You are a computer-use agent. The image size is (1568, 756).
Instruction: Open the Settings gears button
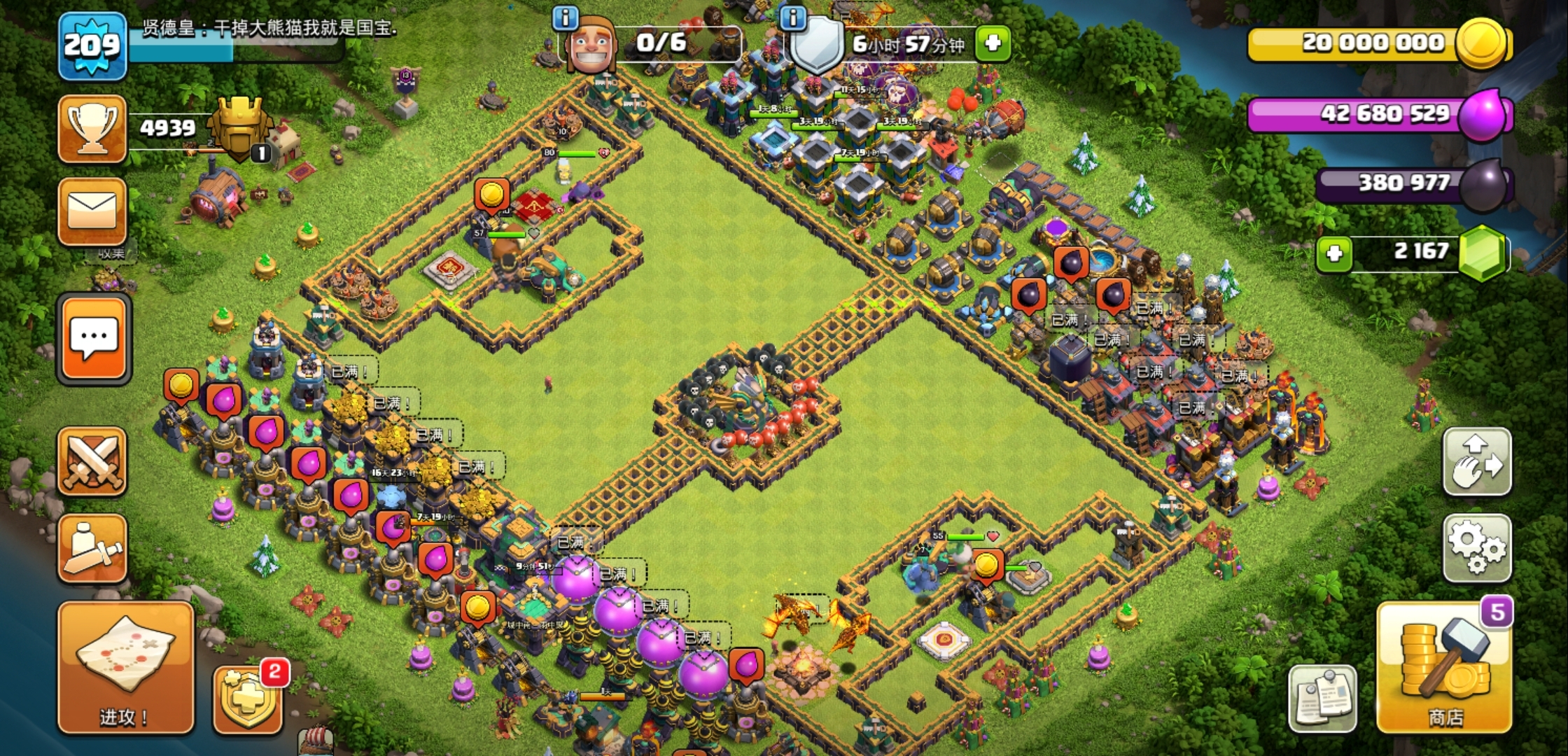click(x=1476, y=548)
